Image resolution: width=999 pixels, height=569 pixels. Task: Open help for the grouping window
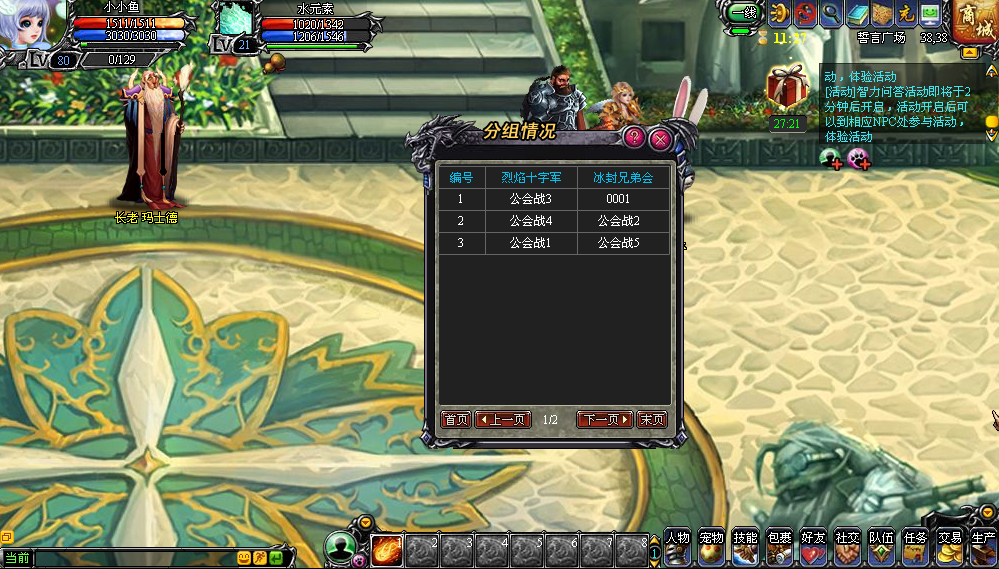point(634,138)
